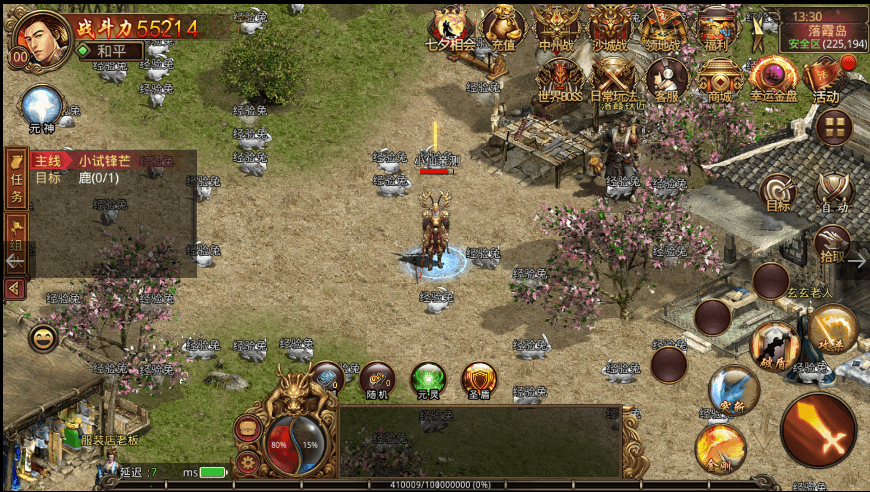Open the 幸运金盘 lucky wheel
This screenshot has width=870, height=492.
(x=773, y=78)
